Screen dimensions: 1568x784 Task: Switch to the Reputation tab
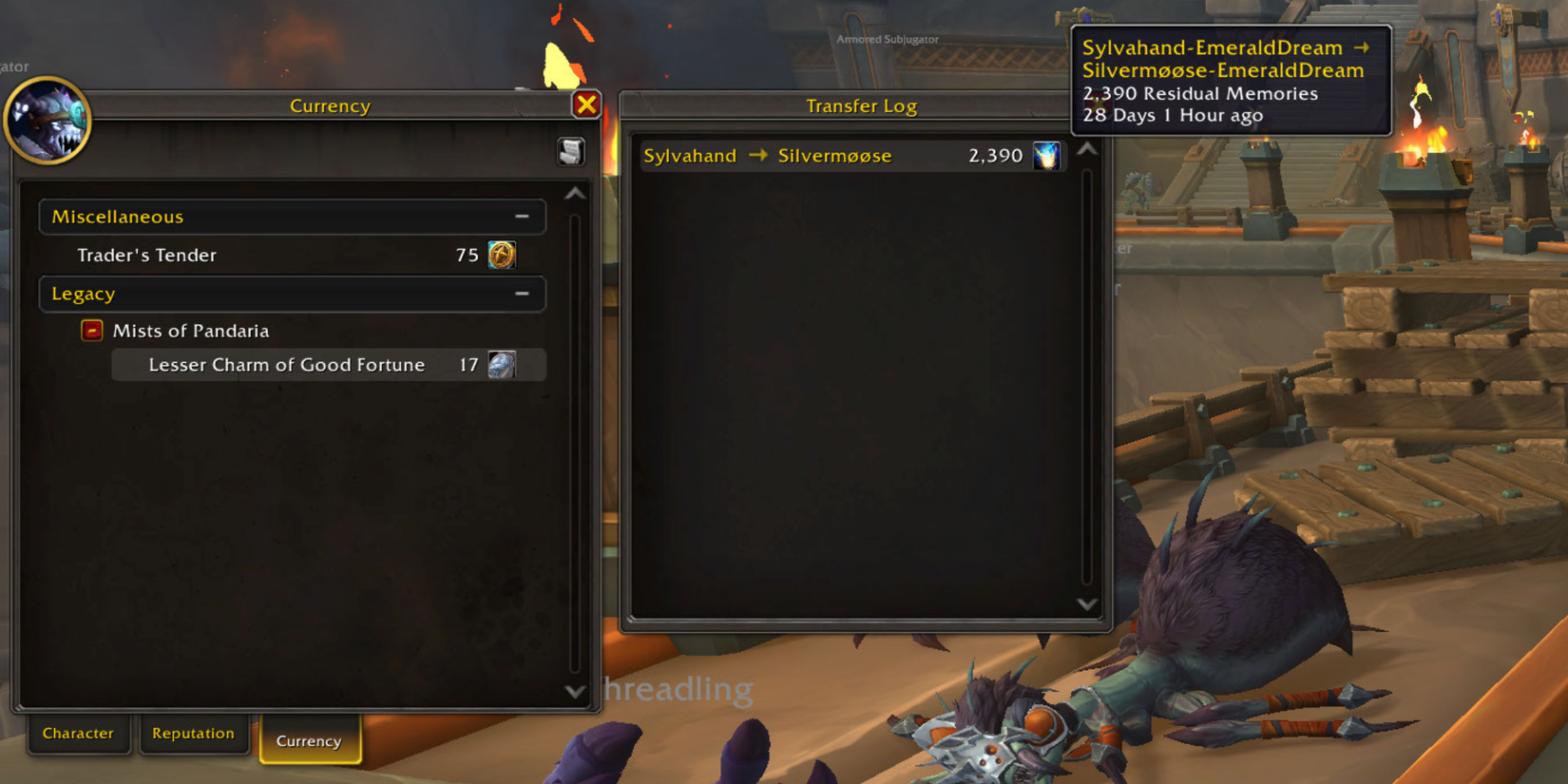coord(194,733)
